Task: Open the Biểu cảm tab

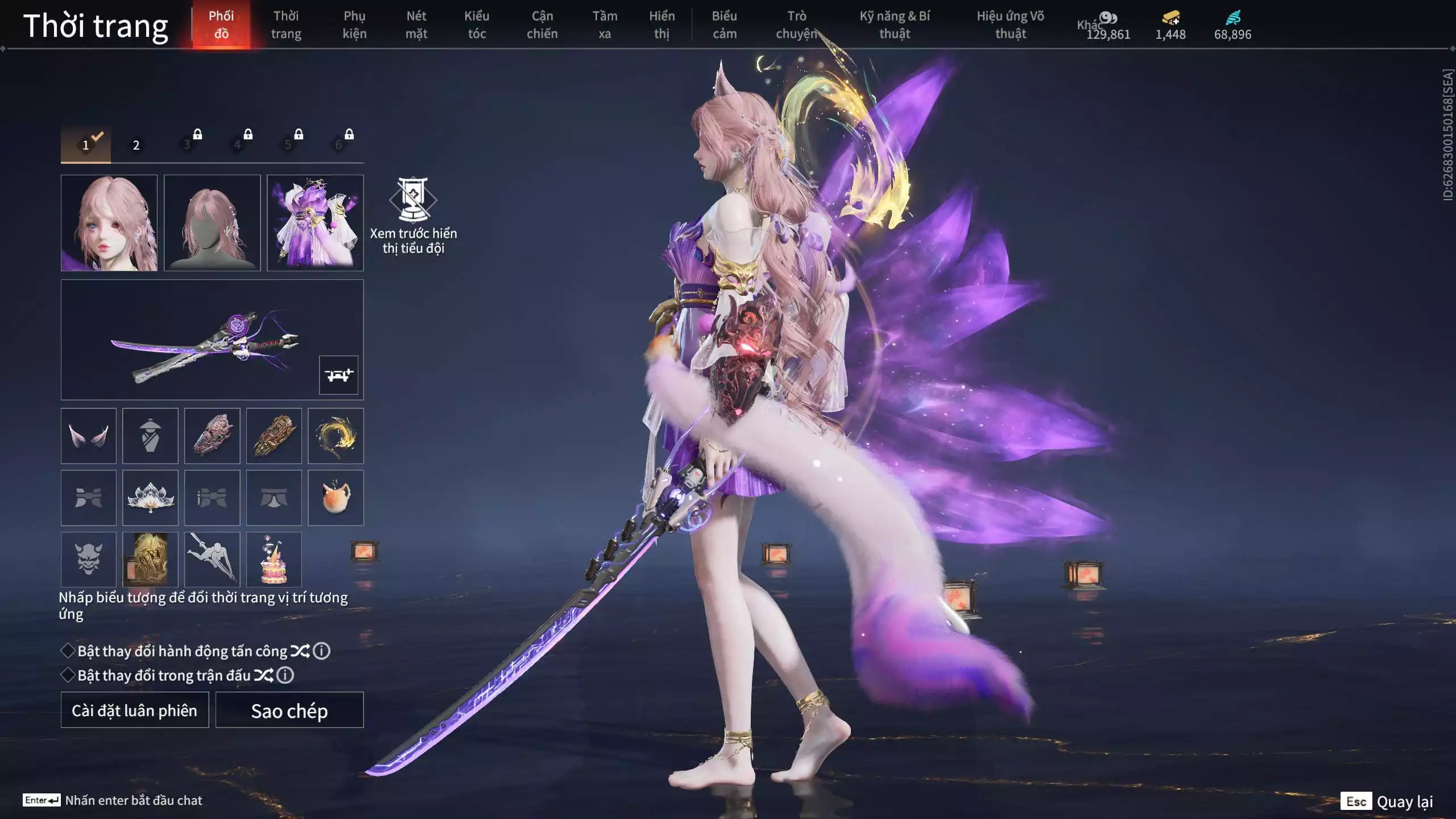Action: coord(724,25)
